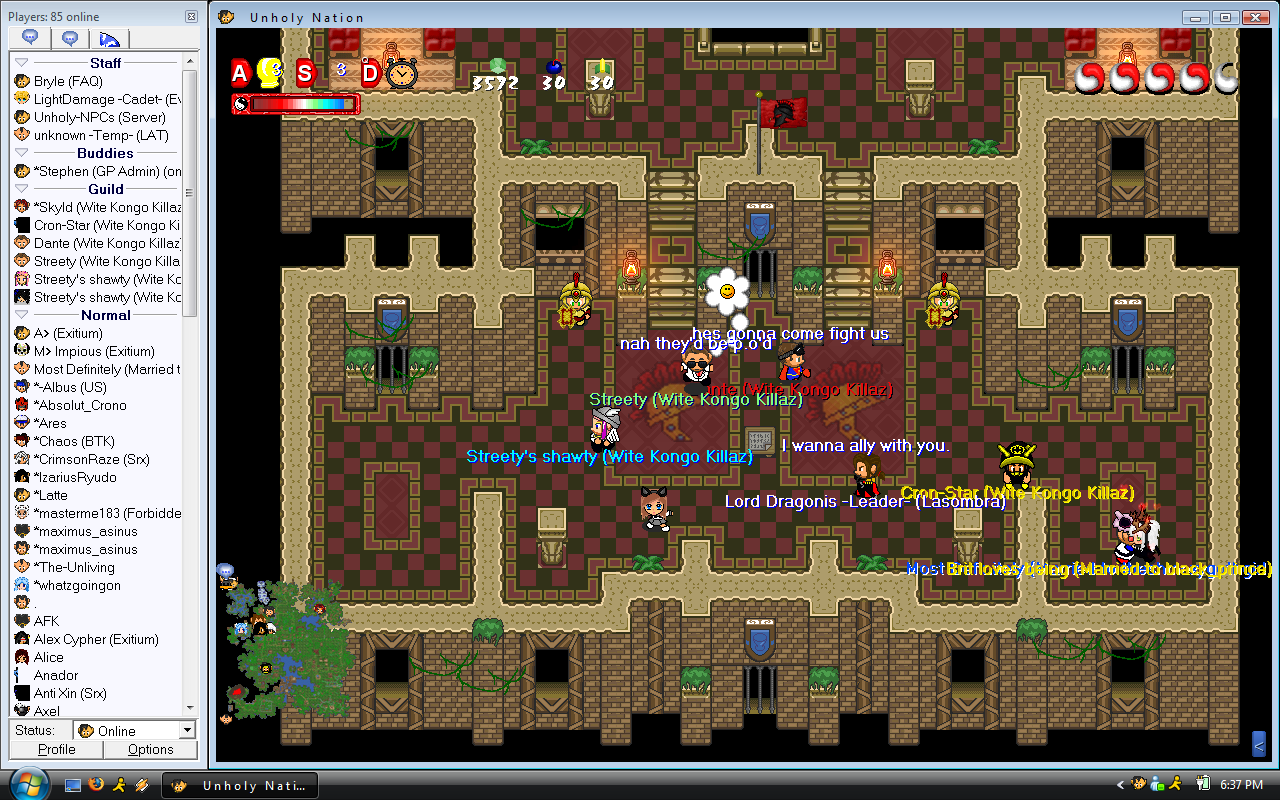The width and height of the screenshot is (1280, 800).
Task: Choose Cron-Star in the guild list
Action: click(100, 225)
